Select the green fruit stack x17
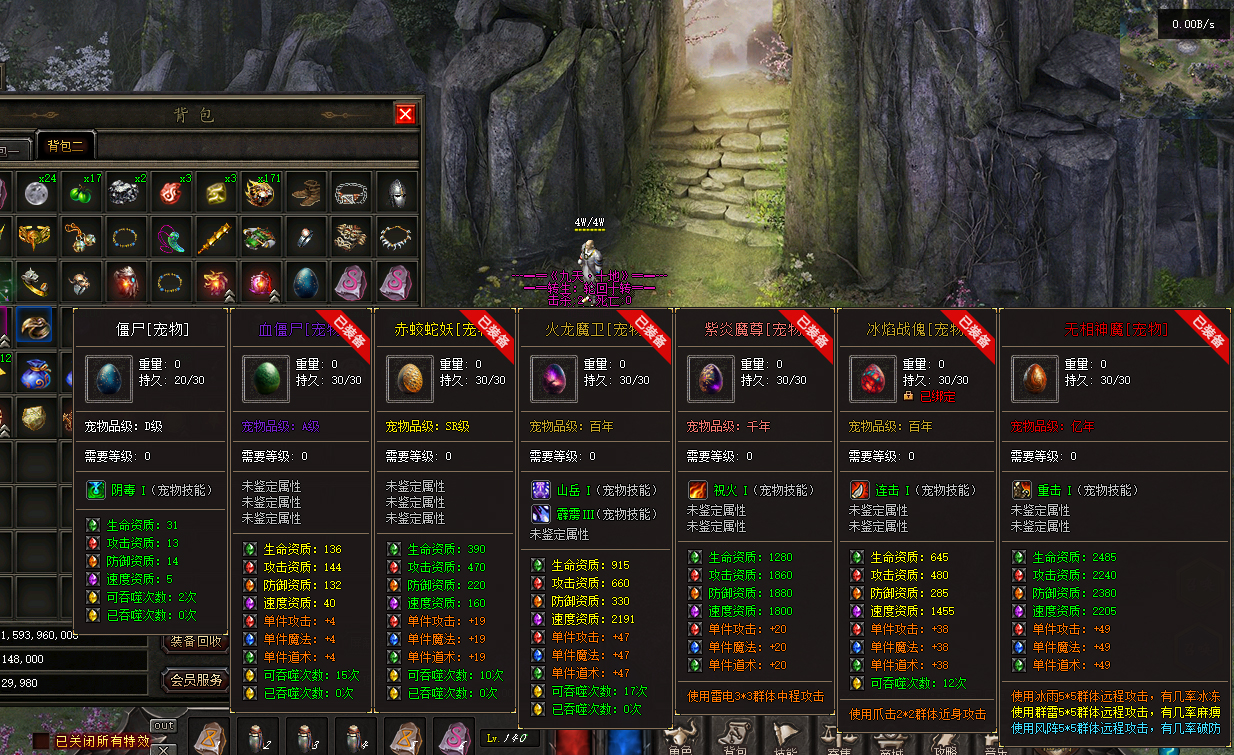The height and width of the screenshot is (755, 1234). click(x=79, y=192)
